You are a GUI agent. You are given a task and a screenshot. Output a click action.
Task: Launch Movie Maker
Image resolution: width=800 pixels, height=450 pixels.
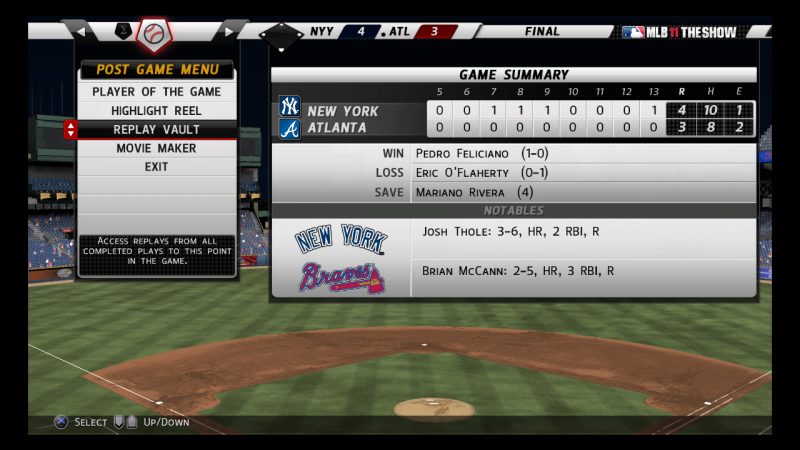click(x=156, y=148)
